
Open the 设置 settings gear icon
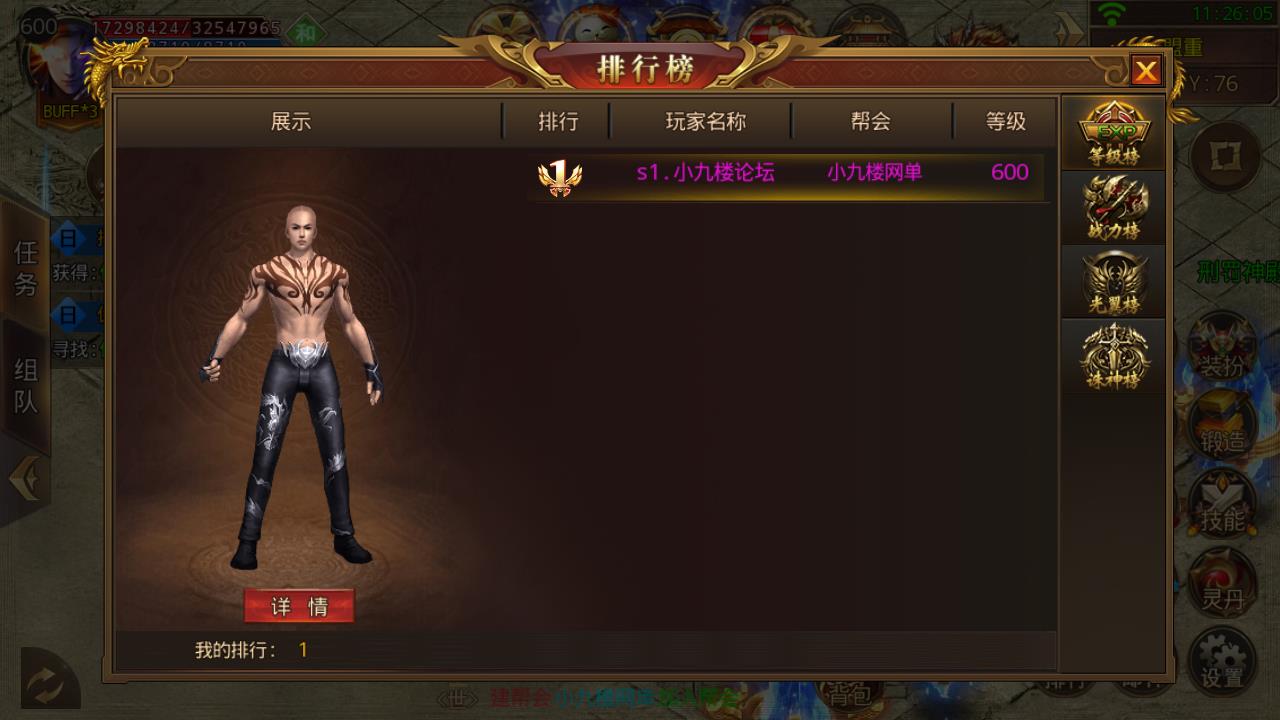point(1221,660)
